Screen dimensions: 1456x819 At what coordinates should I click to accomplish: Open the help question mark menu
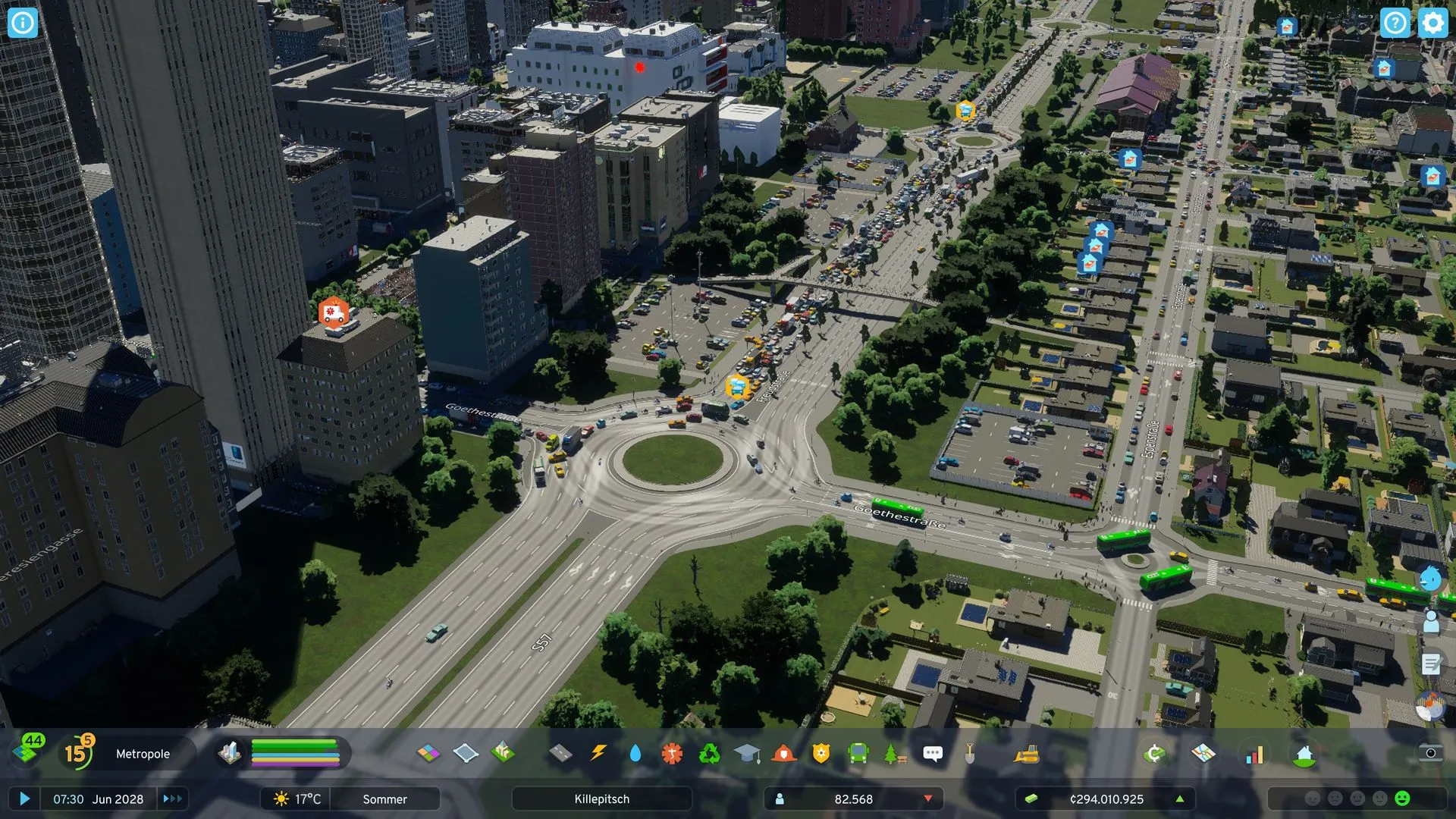point(1395,23)
